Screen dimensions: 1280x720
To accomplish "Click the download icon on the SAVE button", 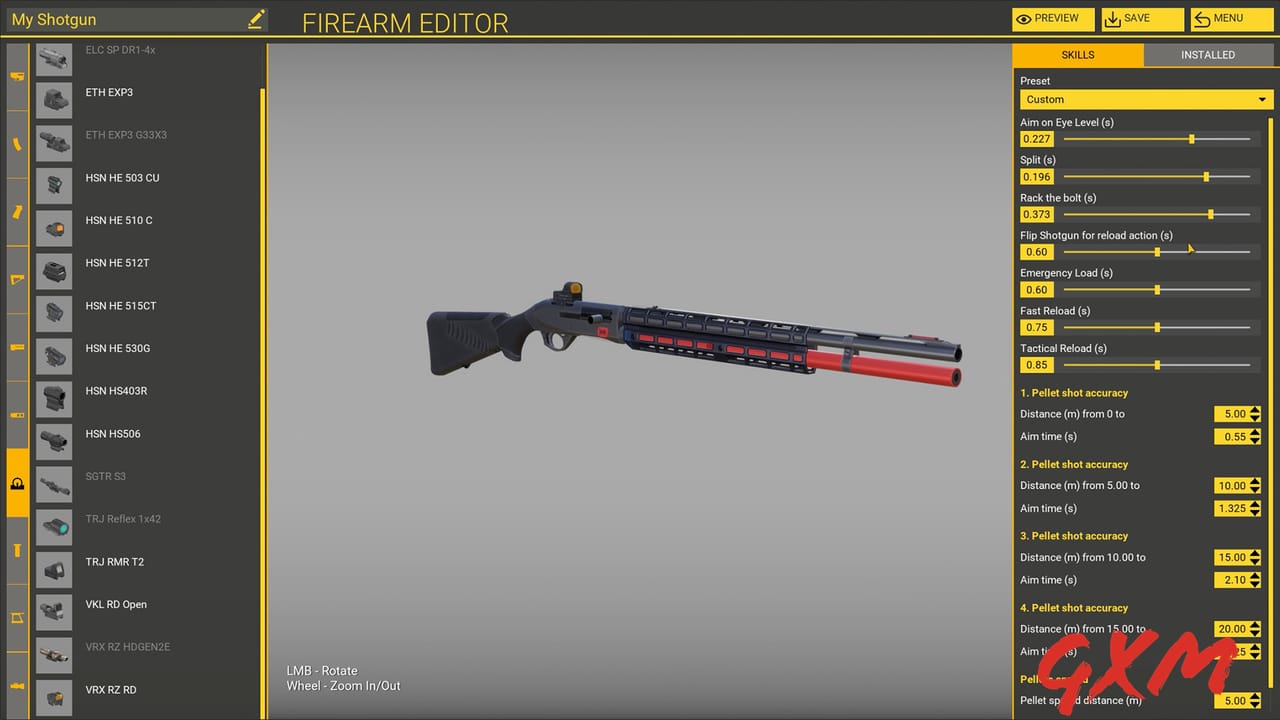I will [1113, 18].
